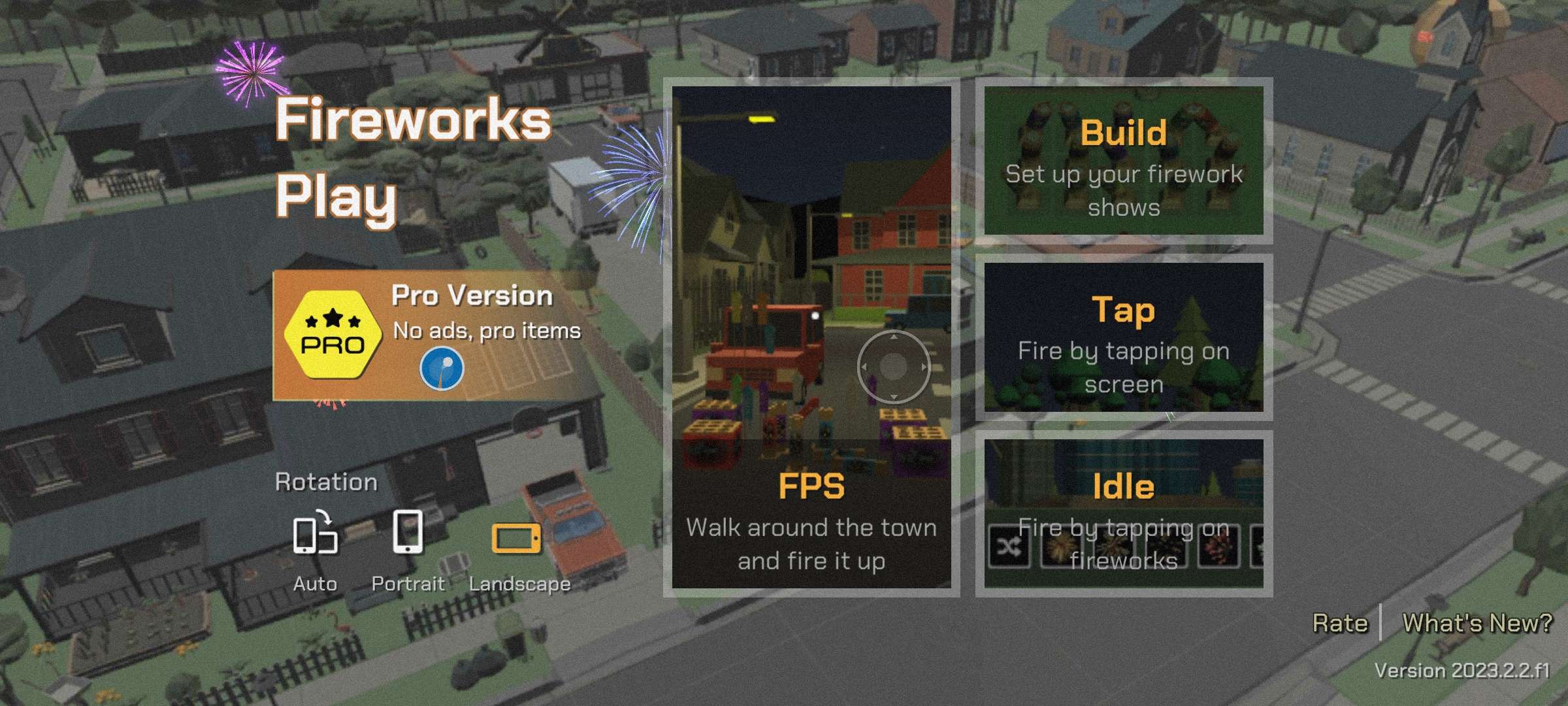Select the Build mode tile

1123,161
